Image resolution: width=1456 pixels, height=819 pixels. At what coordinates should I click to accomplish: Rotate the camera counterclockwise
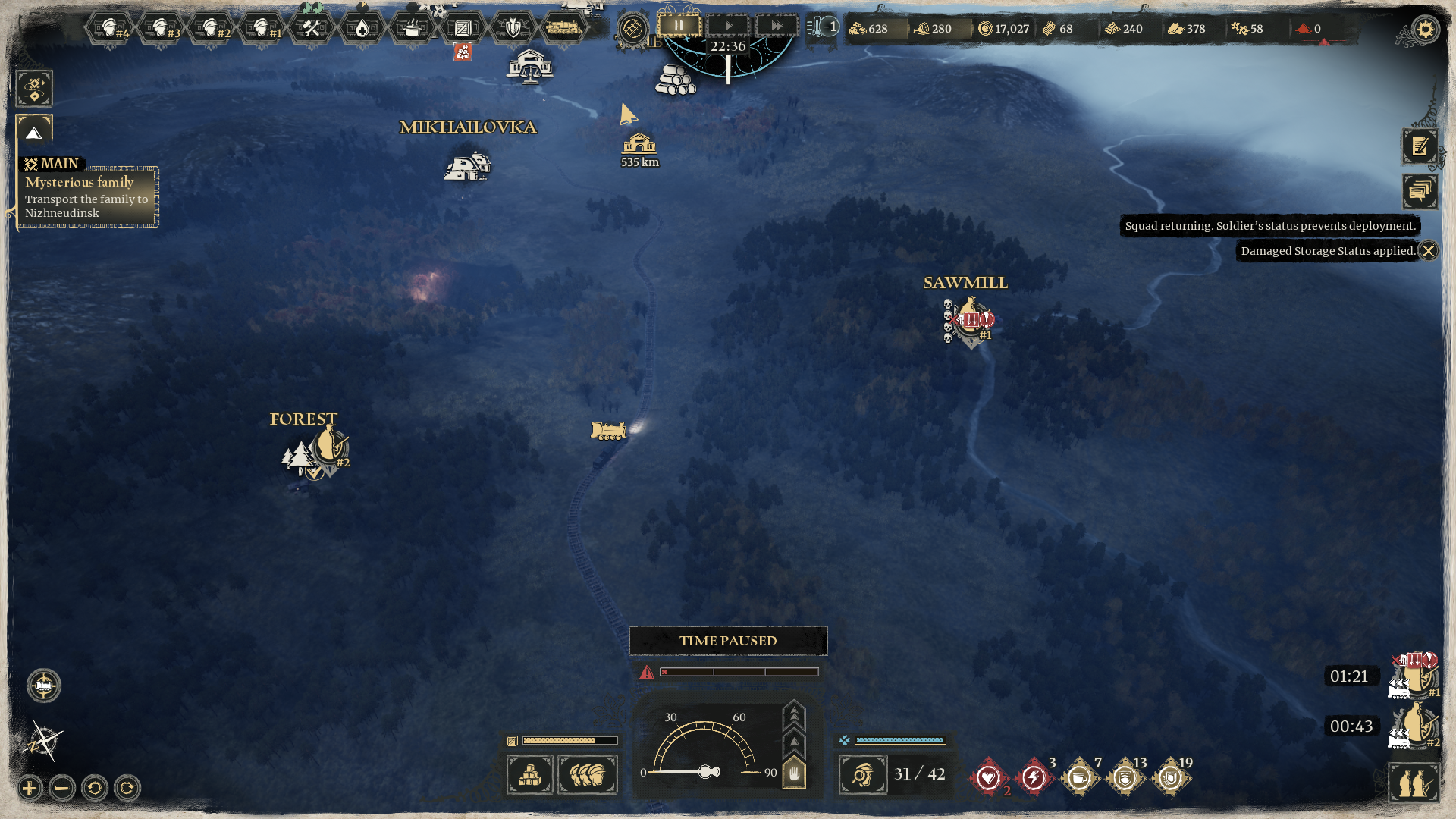click(x=95, y=789)
